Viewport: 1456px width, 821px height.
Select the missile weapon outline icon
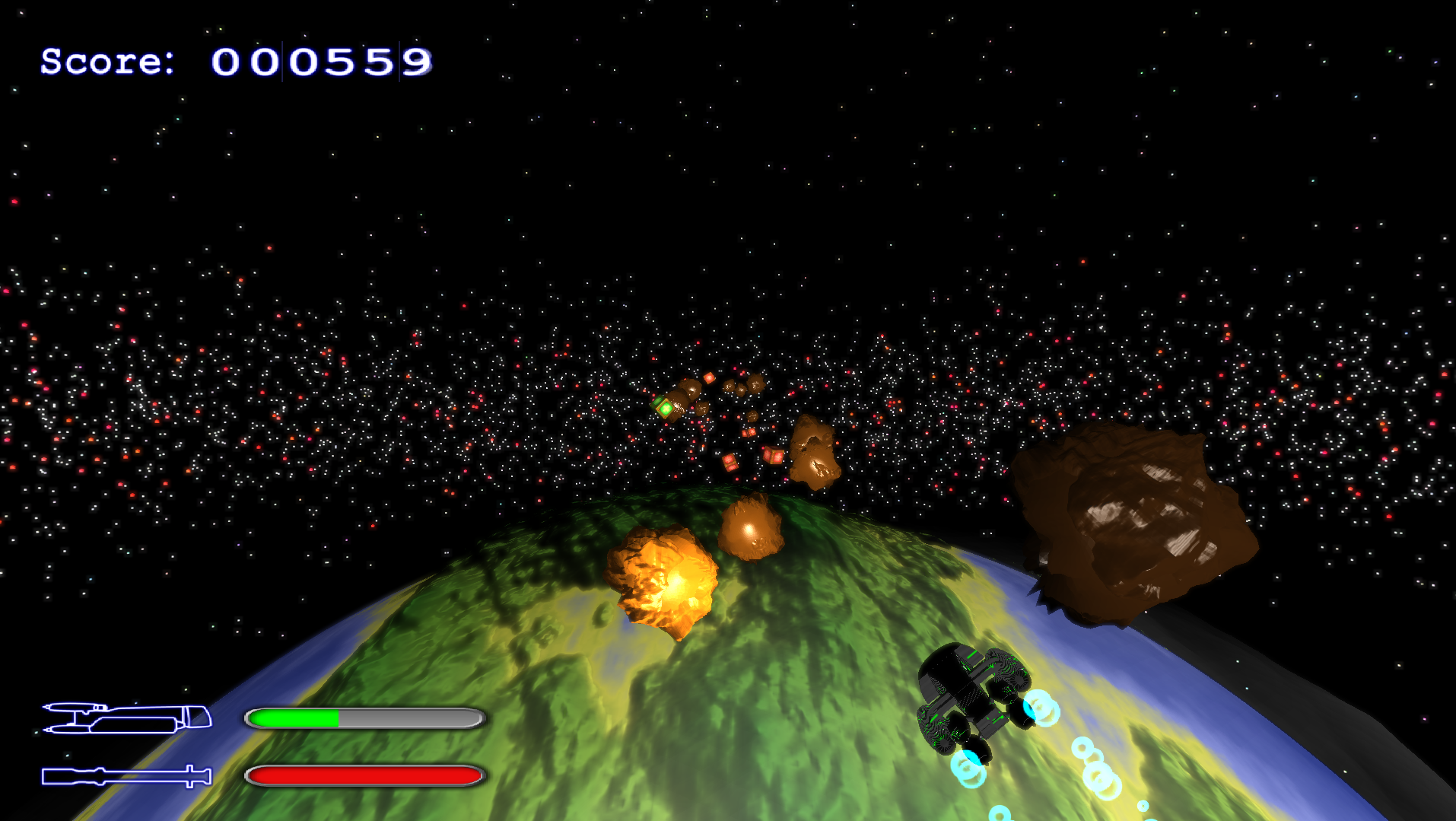point(126,776)
